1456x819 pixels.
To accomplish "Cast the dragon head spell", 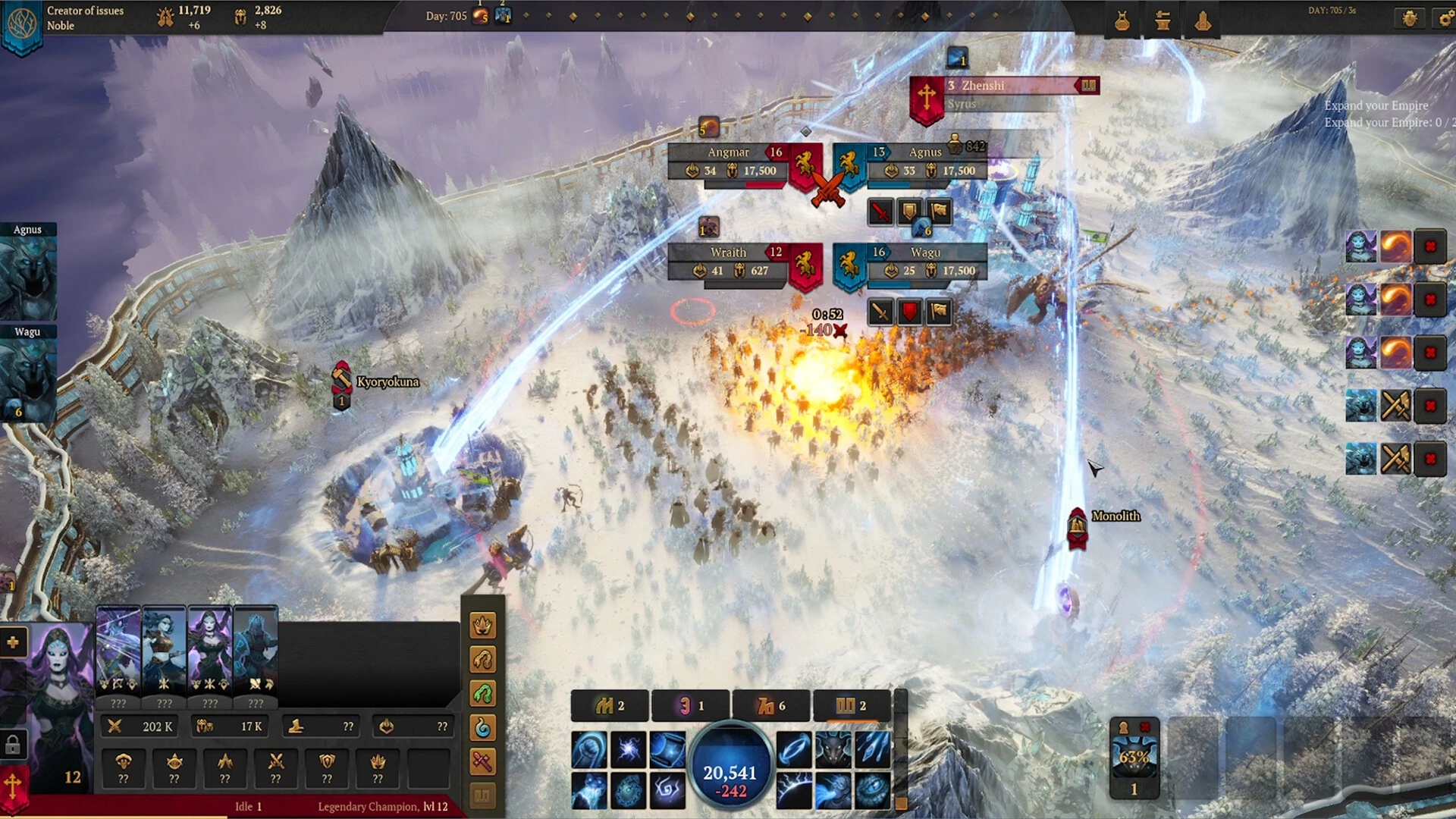I will pos(833,750).
